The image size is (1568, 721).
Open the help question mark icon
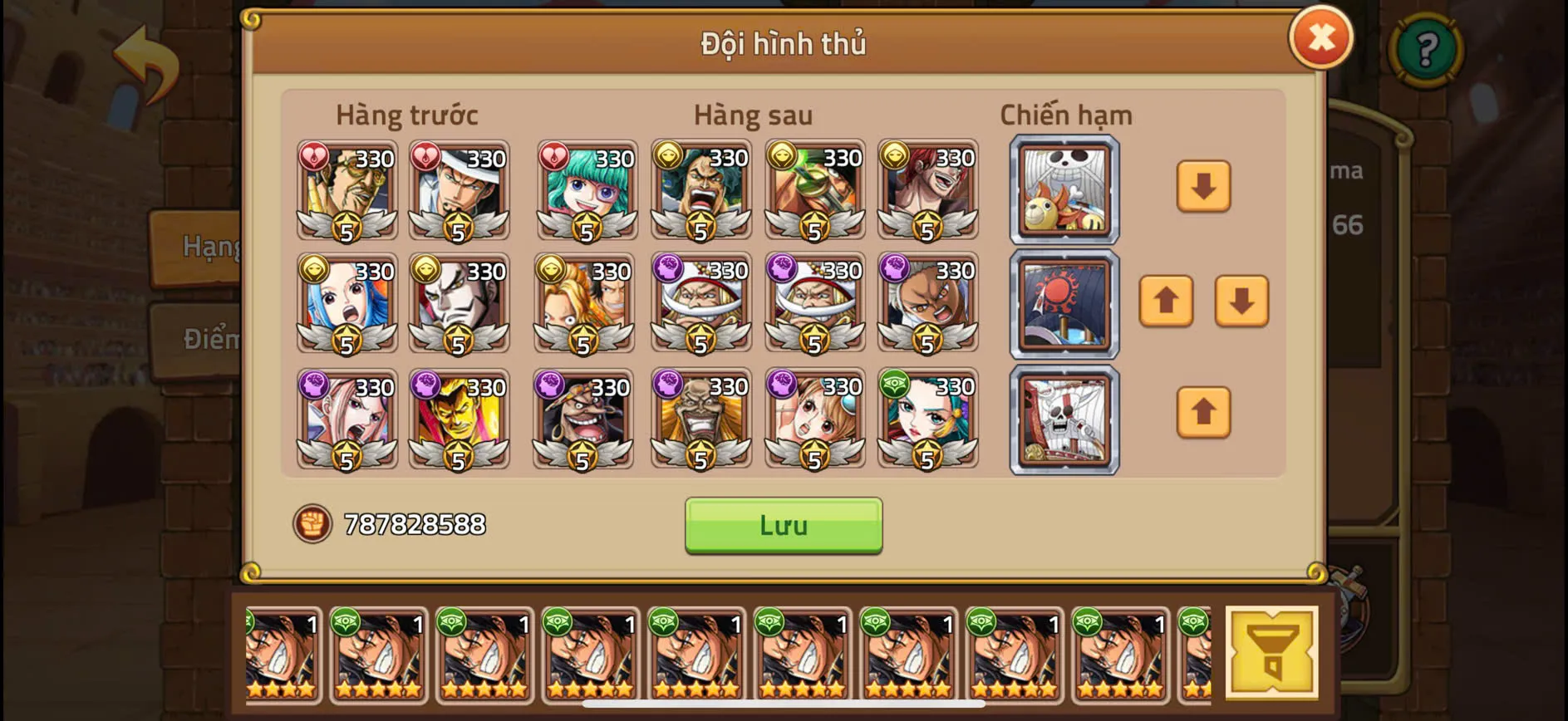[x=1426, y=52]
